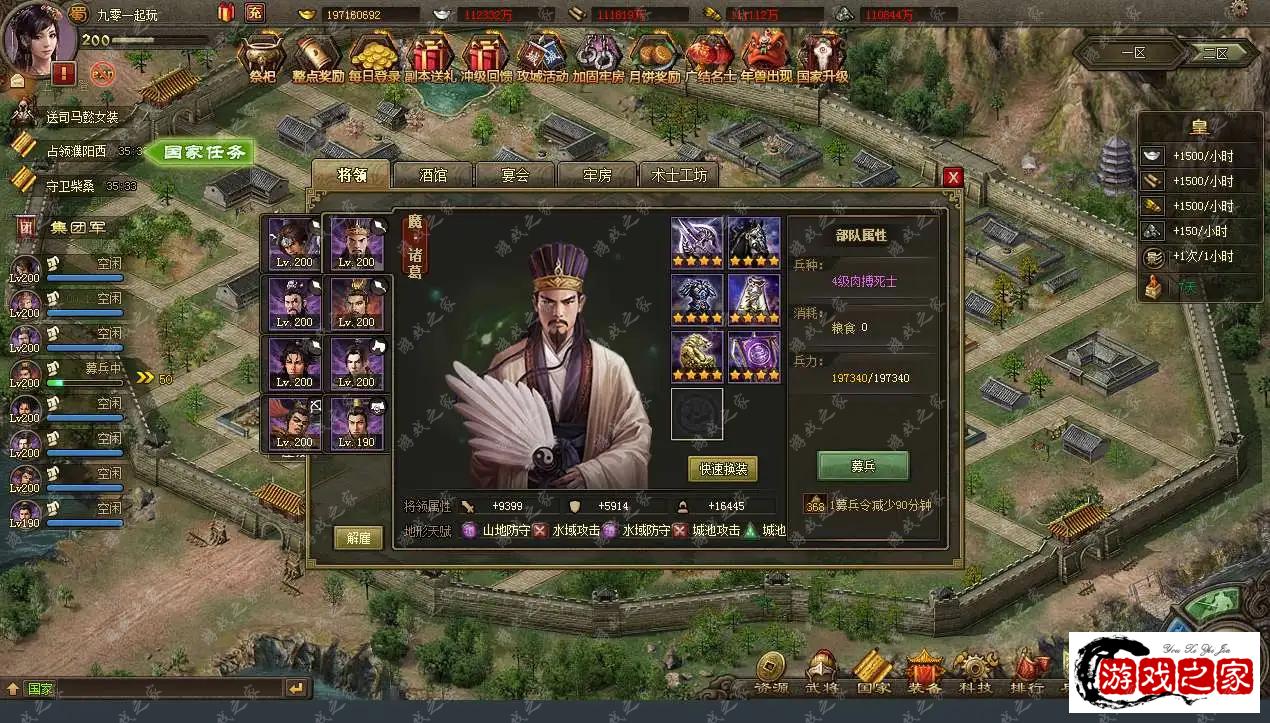Image resolution: width=1270 pixels, height=723 pixels.
Task: Switch to the 二区 zone button
Action: point(1215,52)
